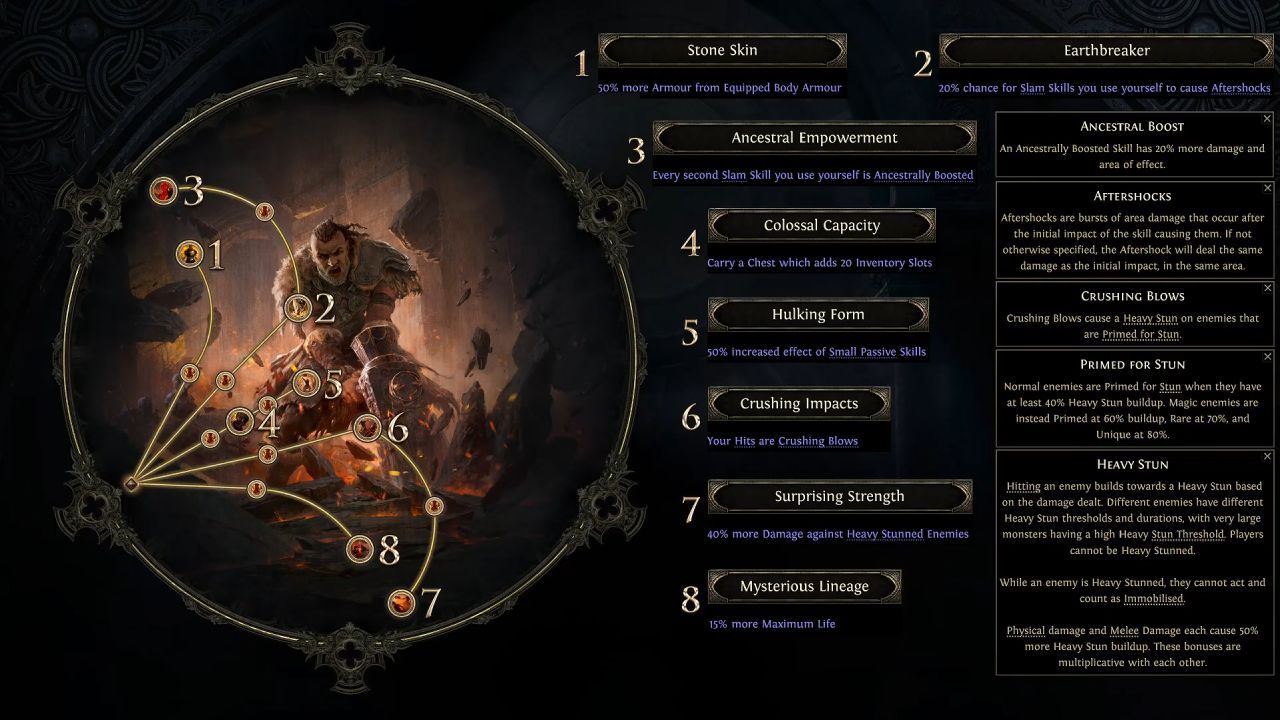Select the Stone Skin ascendancy node
Screen dimensions: 1280x720
(x=189, y=253)
